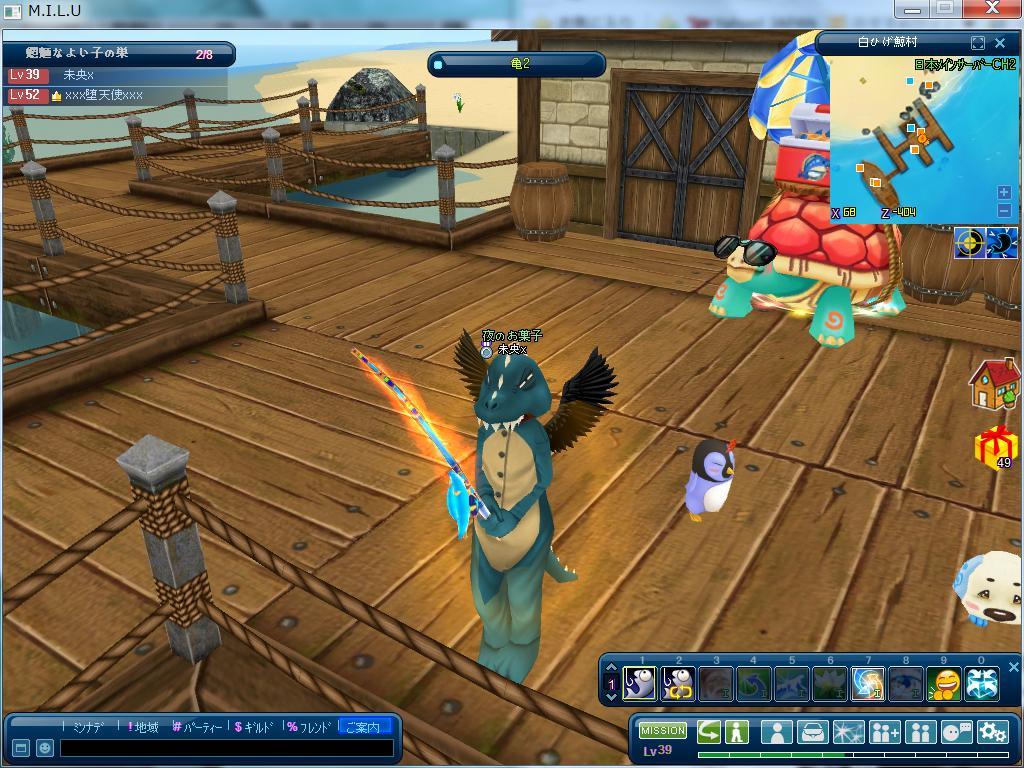Use the ice crystal skill in slot 0
Screen dimensions: 1024x768
(981, 683)
